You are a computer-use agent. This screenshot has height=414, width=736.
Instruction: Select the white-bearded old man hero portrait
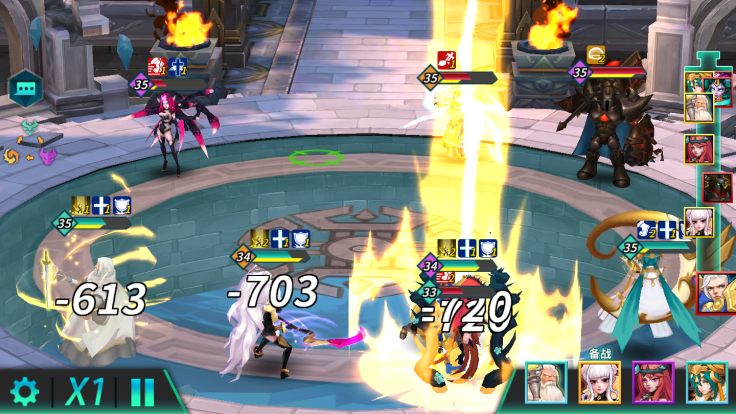[x=546, y=382]
